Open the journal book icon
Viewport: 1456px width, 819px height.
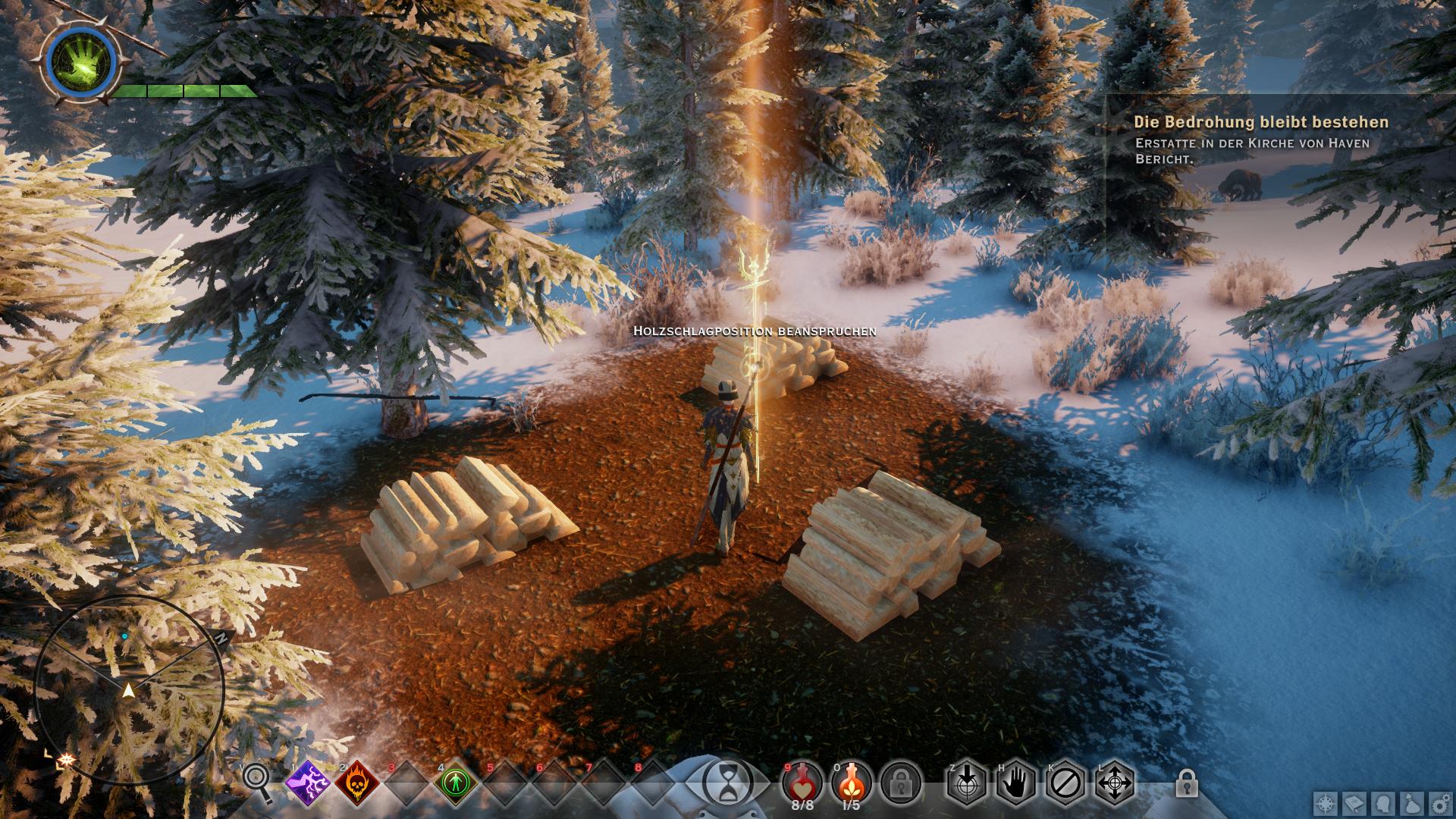[x=1354, y=803]
